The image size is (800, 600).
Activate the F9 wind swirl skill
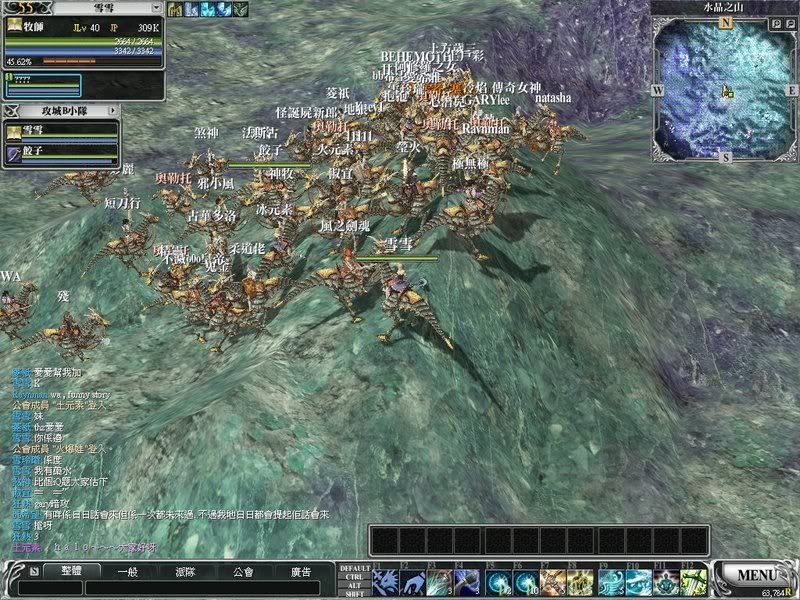609,581
